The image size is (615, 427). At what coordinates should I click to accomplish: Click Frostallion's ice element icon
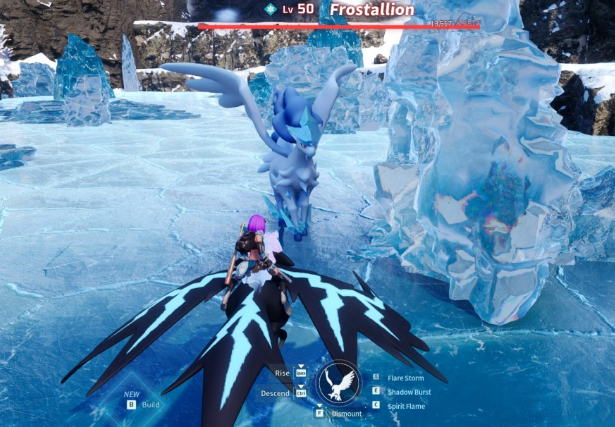270,9
